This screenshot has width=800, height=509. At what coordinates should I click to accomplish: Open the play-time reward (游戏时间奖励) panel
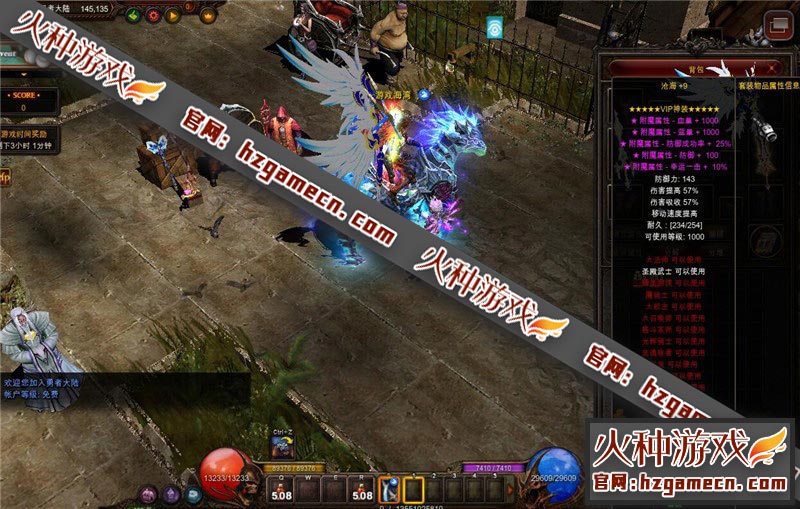(x=30, y=133)
